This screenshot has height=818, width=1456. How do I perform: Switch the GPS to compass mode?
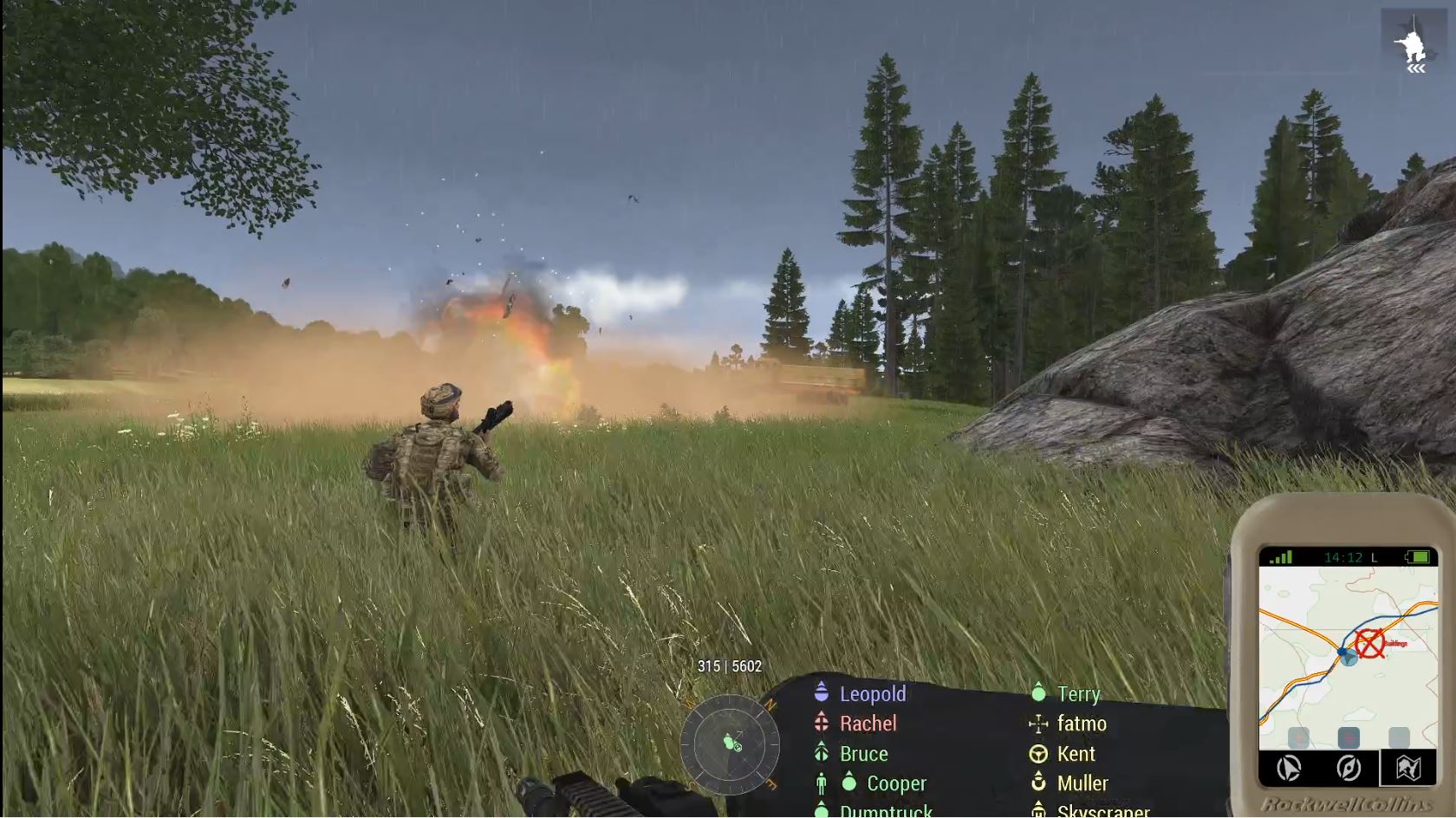click(1348, 768)
